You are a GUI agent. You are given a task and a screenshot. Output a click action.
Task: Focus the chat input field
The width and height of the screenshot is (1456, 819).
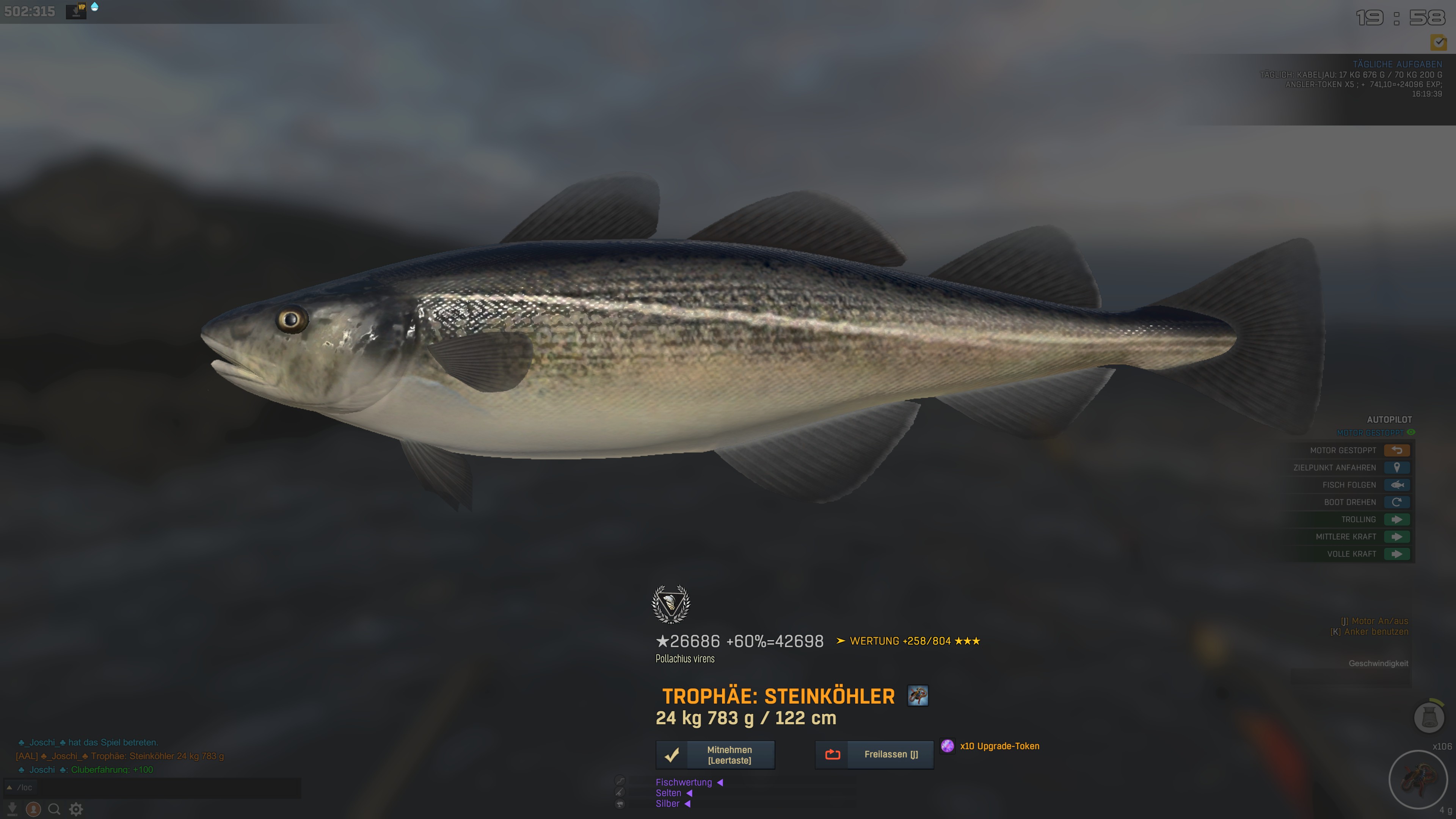(x=158, y=788)
